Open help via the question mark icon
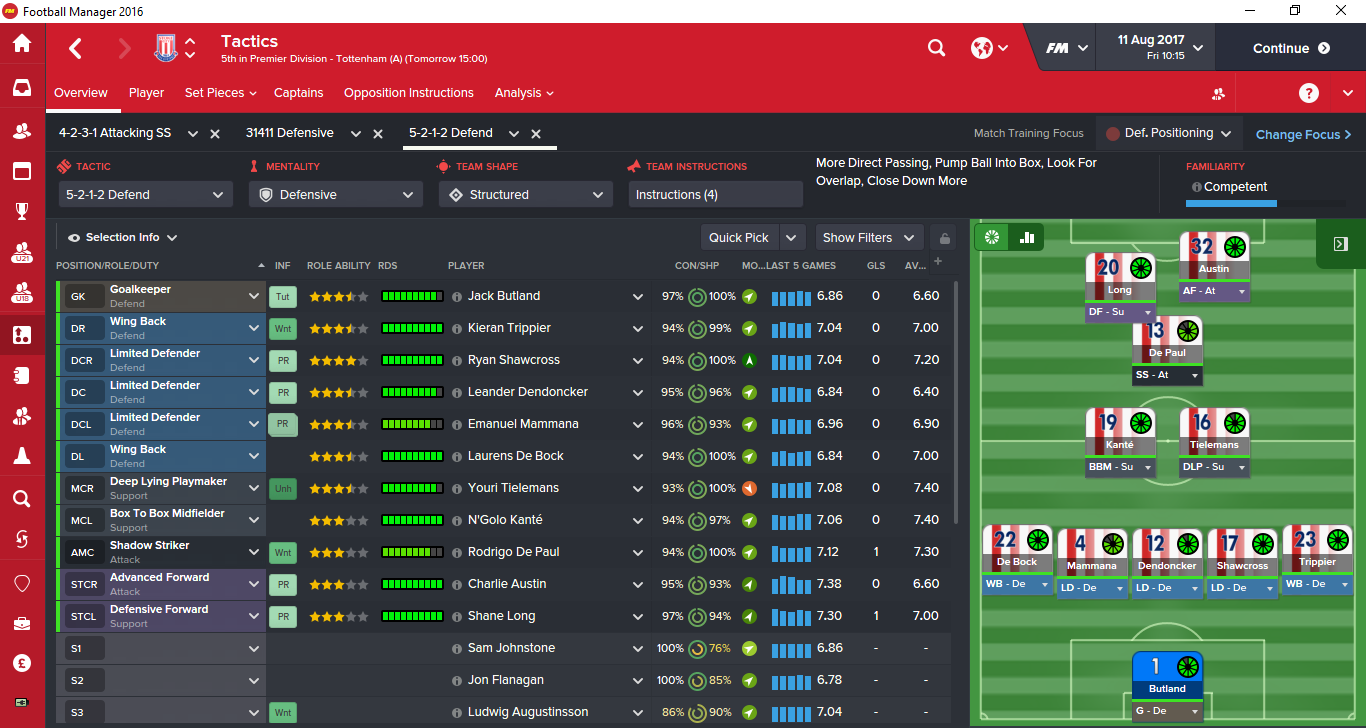Image resolution: width=1366 pixels, height=728 pixels. pyautogui.click(x=1308, y=93)
